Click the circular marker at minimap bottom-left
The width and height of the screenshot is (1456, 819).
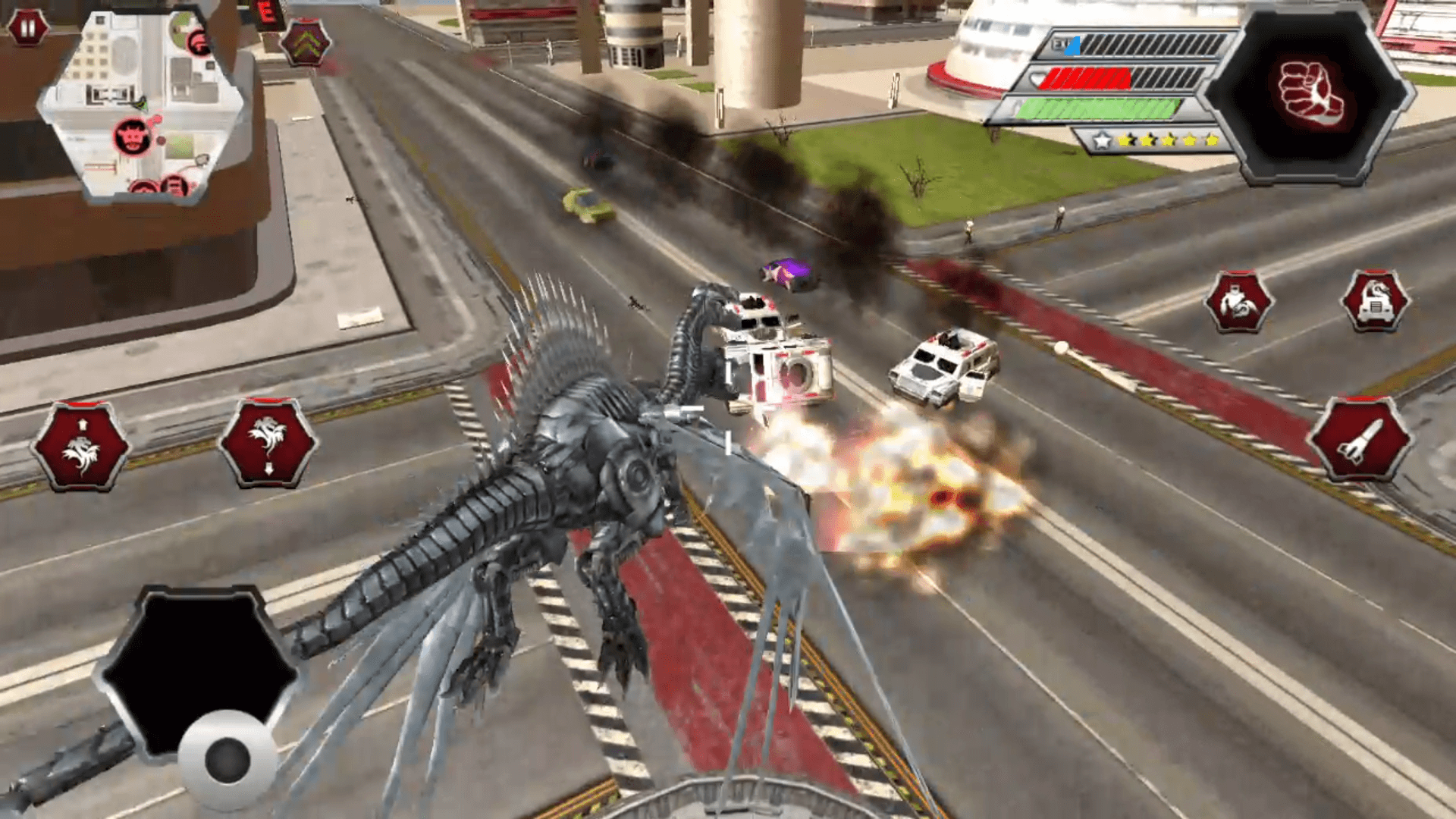144,186
